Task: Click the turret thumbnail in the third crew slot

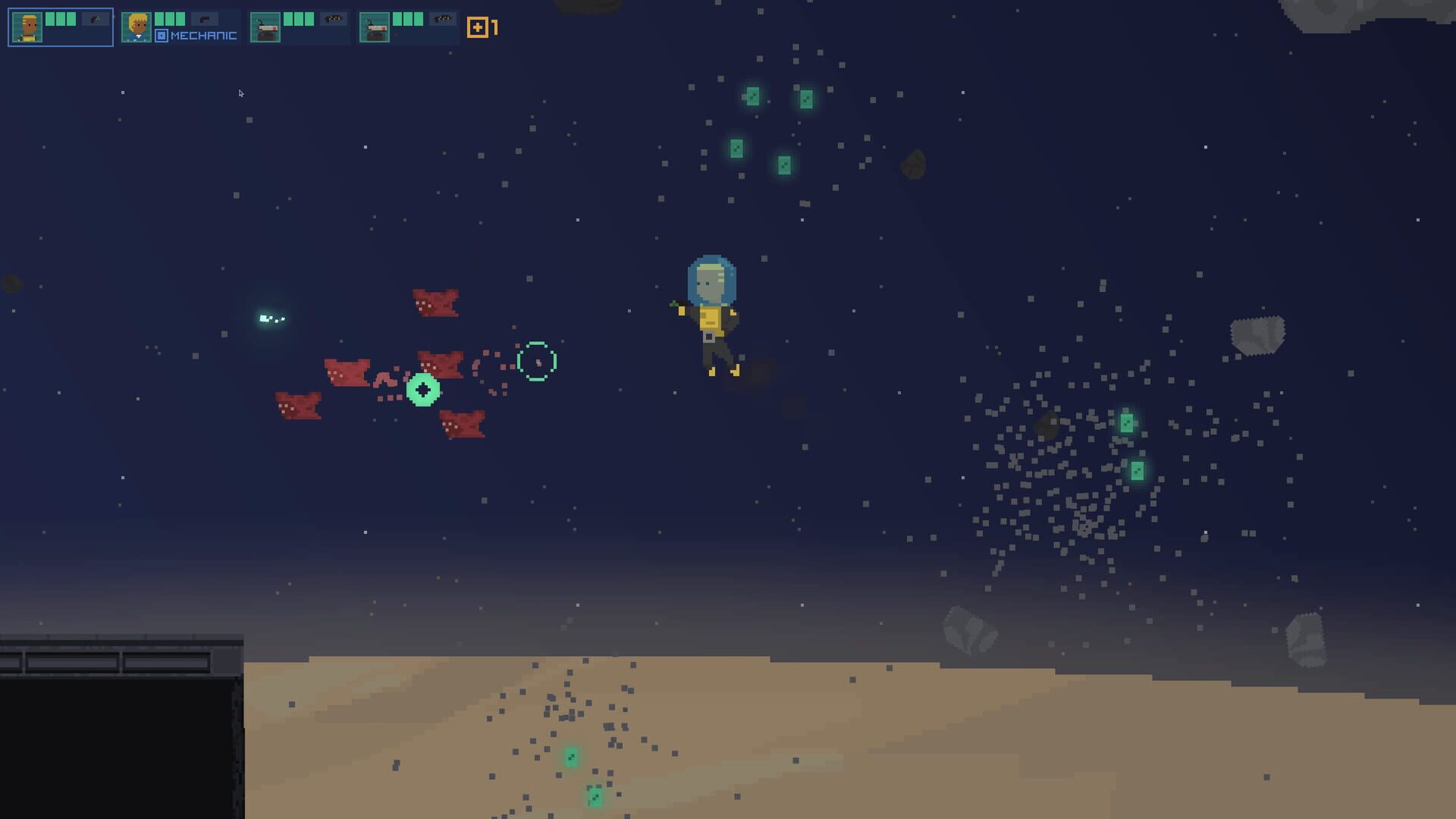Action: [x=267, y=28]
